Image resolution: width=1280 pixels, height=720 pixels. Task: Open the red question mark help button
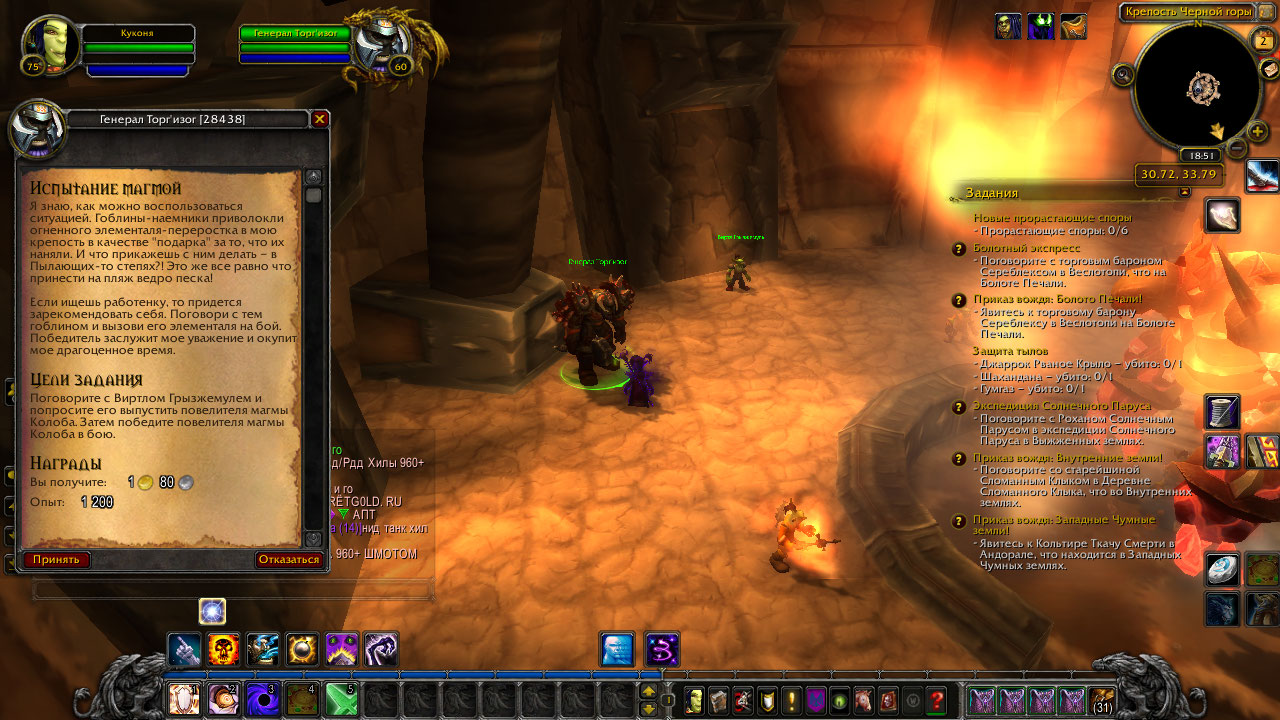[936, 700]
